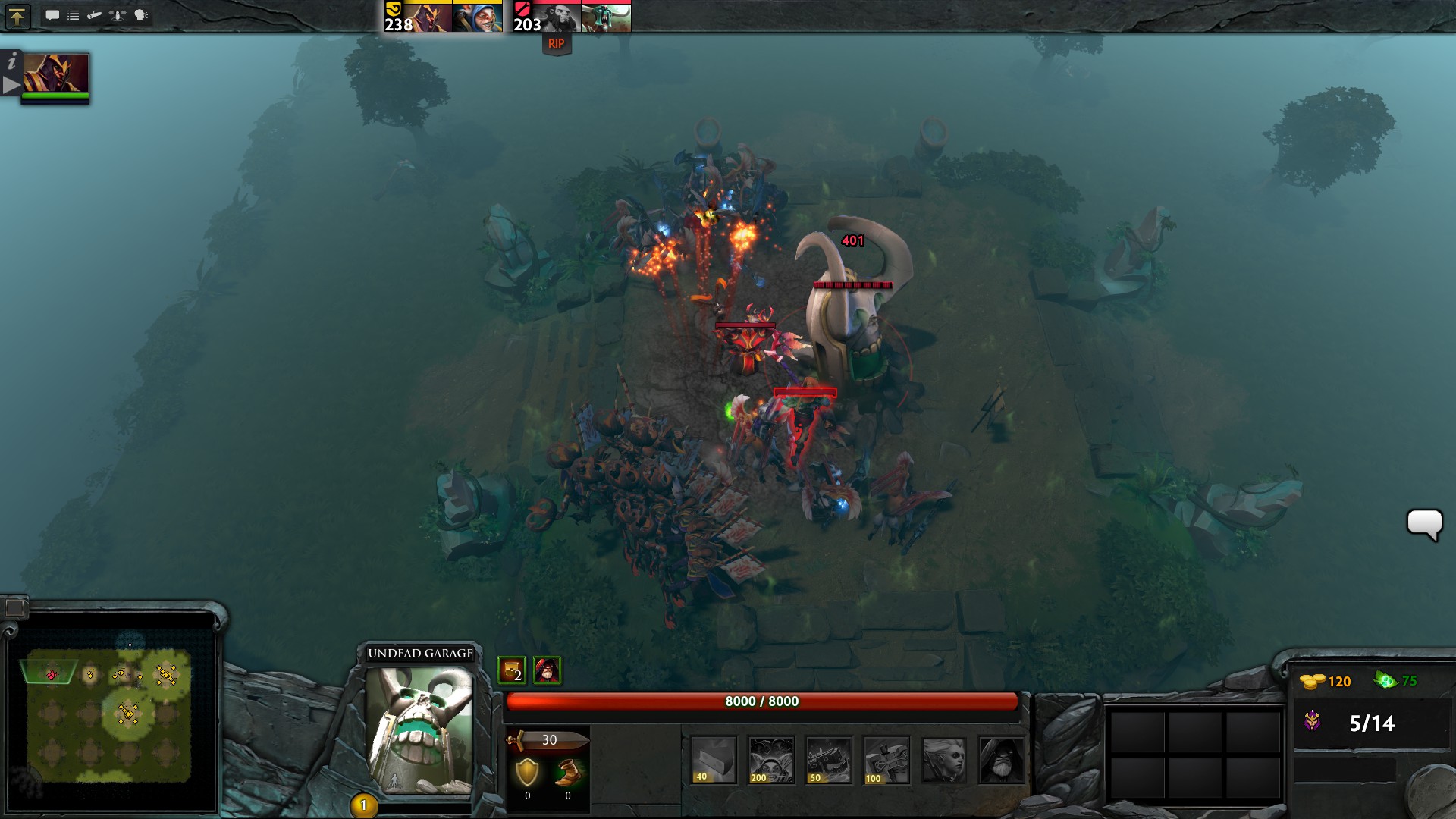This screenshot has width=1456, height=819.
Task: Click the Undead Garage unit portrait
Action: [x=419, y=730]
